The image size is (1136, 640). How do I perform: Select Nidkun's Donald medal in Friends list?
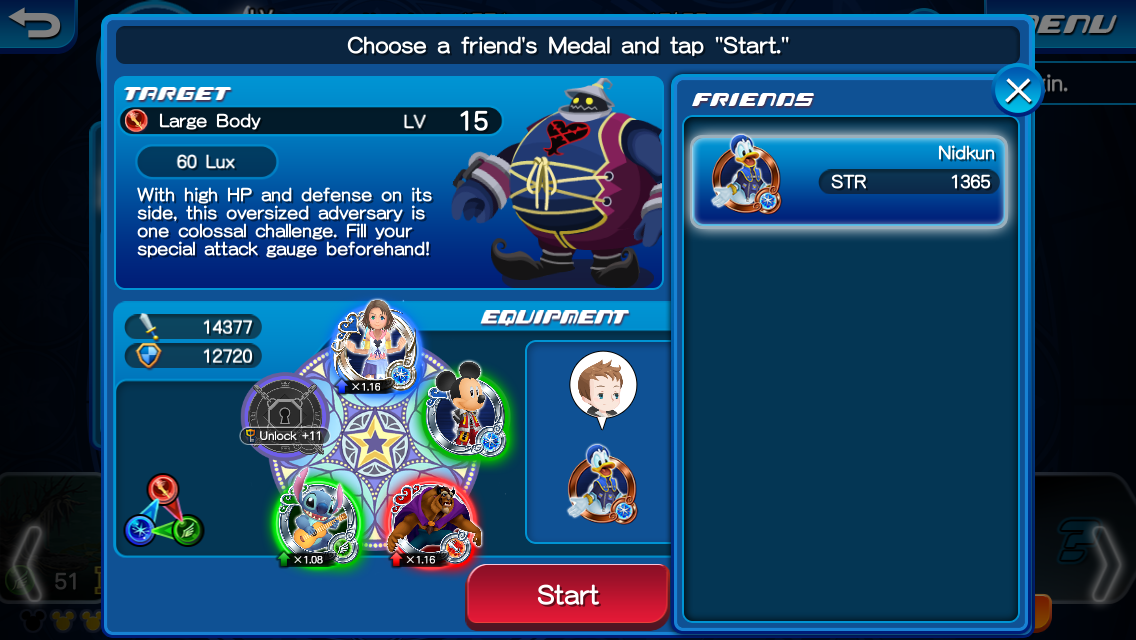point(848,181)
